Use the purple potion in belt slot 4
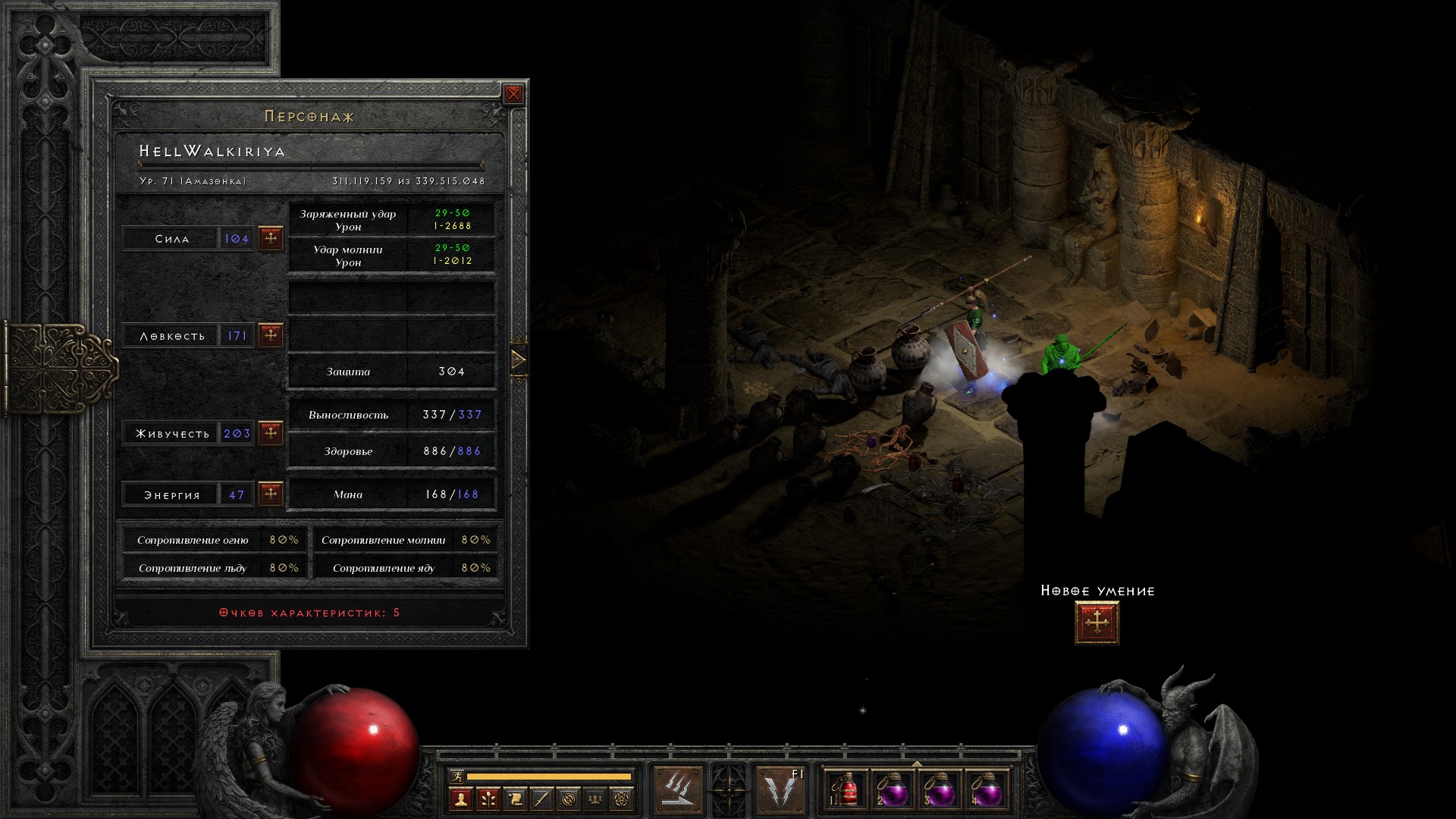This screenshot has height=819, width=1456. 986,791
